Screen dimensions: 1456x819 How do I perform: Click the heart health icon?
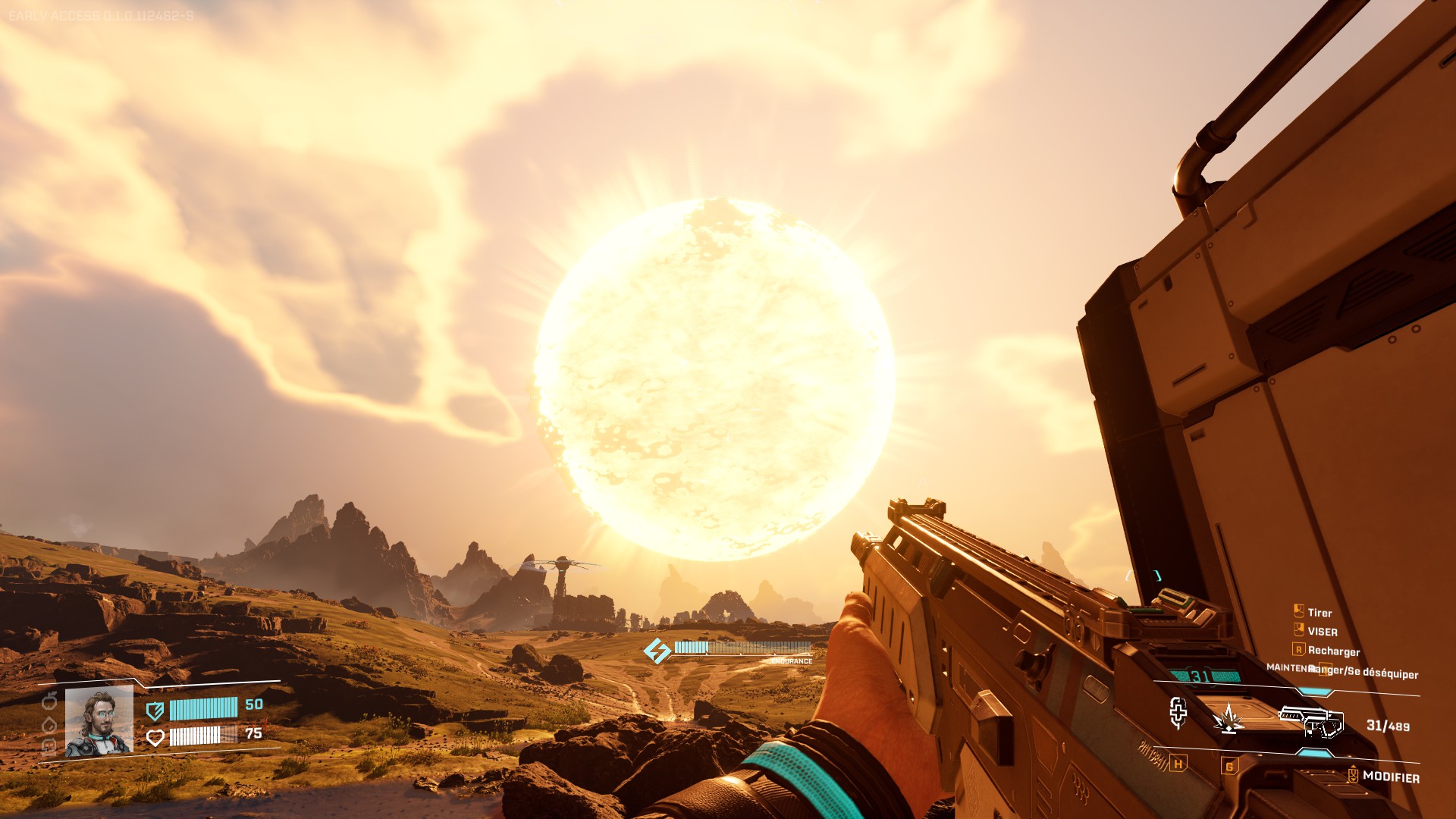pyautogui.click(x=155, y=737)
